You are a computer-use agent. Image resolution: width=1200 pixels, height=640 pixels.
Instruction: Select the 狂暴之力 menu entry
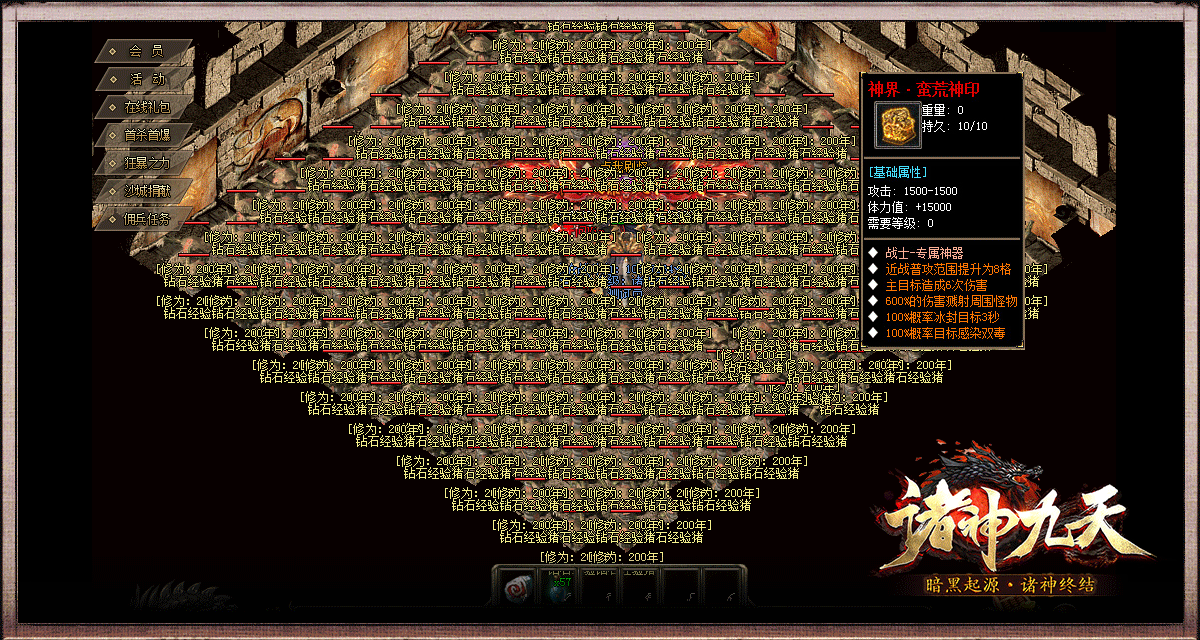[146, 163]
